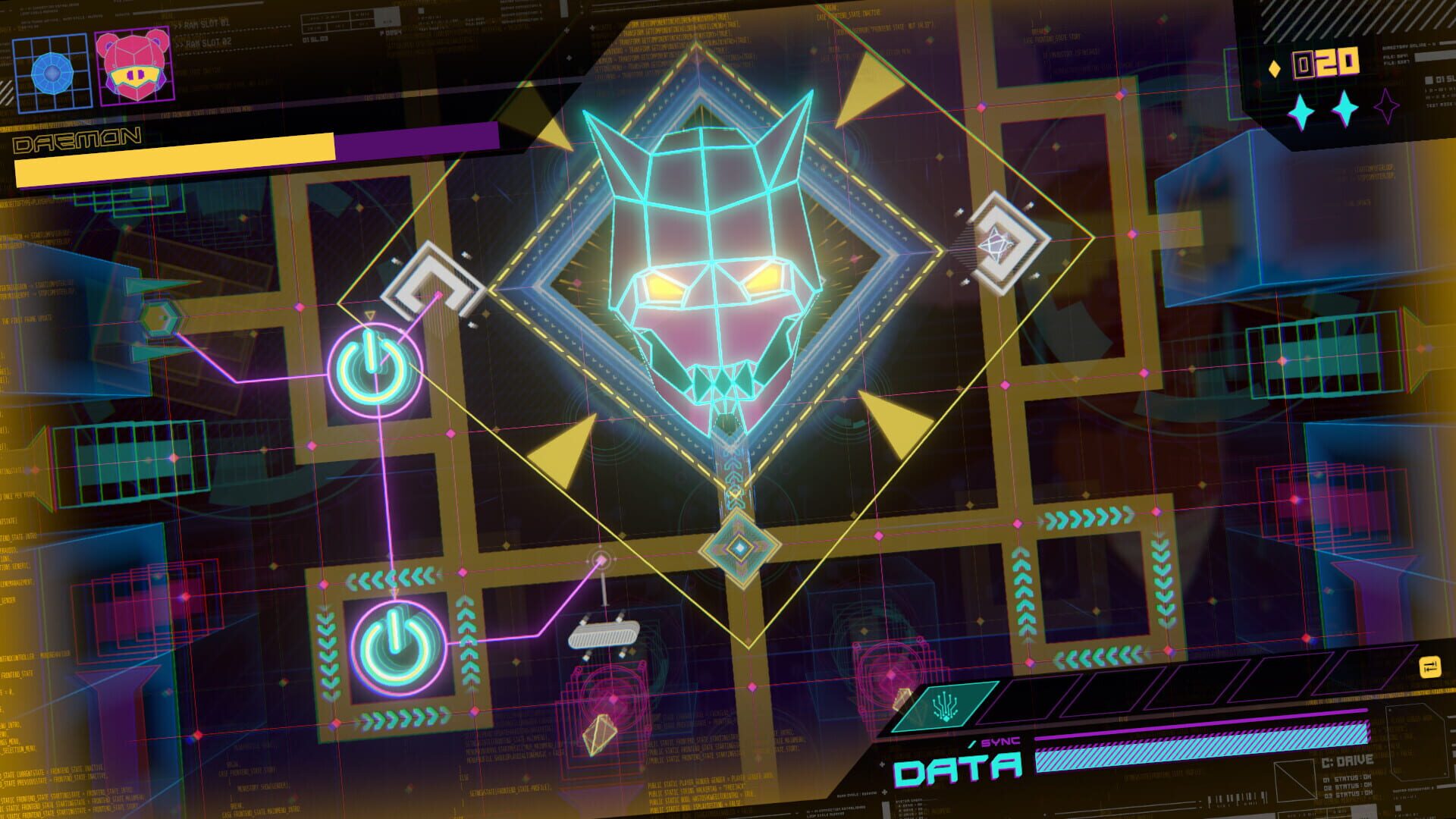Activate the lower power button node

click(x=397, y=639)
